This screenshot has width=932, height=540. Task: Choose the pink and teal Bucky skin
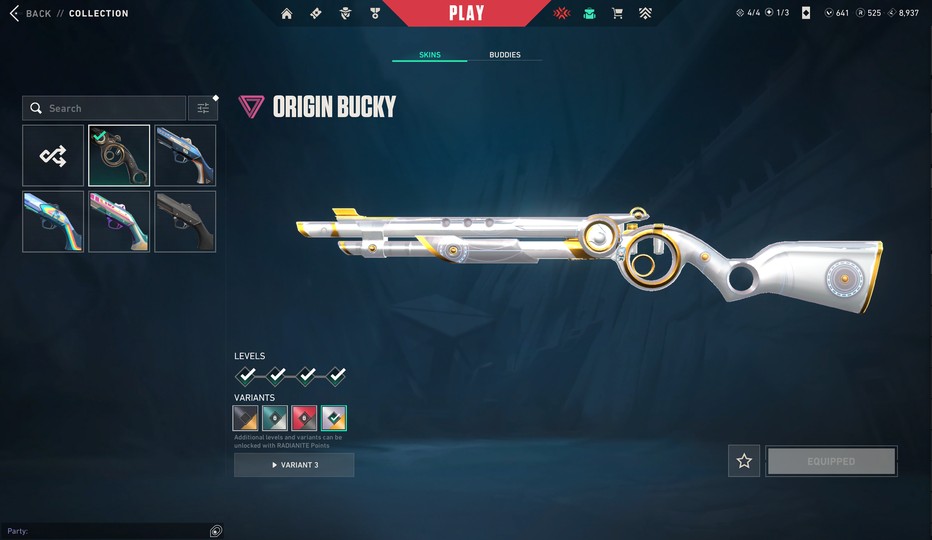click(x=119, y=221)
